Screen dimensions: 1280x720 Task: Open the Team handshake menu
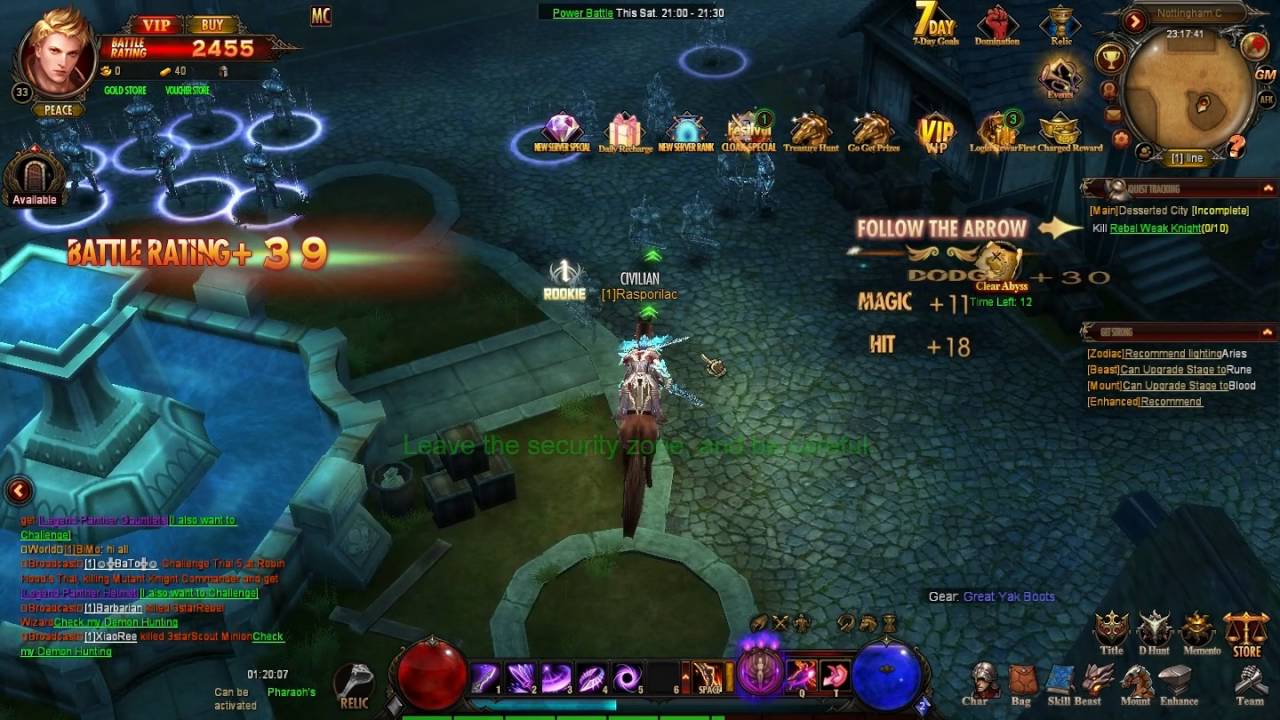click(1249, 683)
